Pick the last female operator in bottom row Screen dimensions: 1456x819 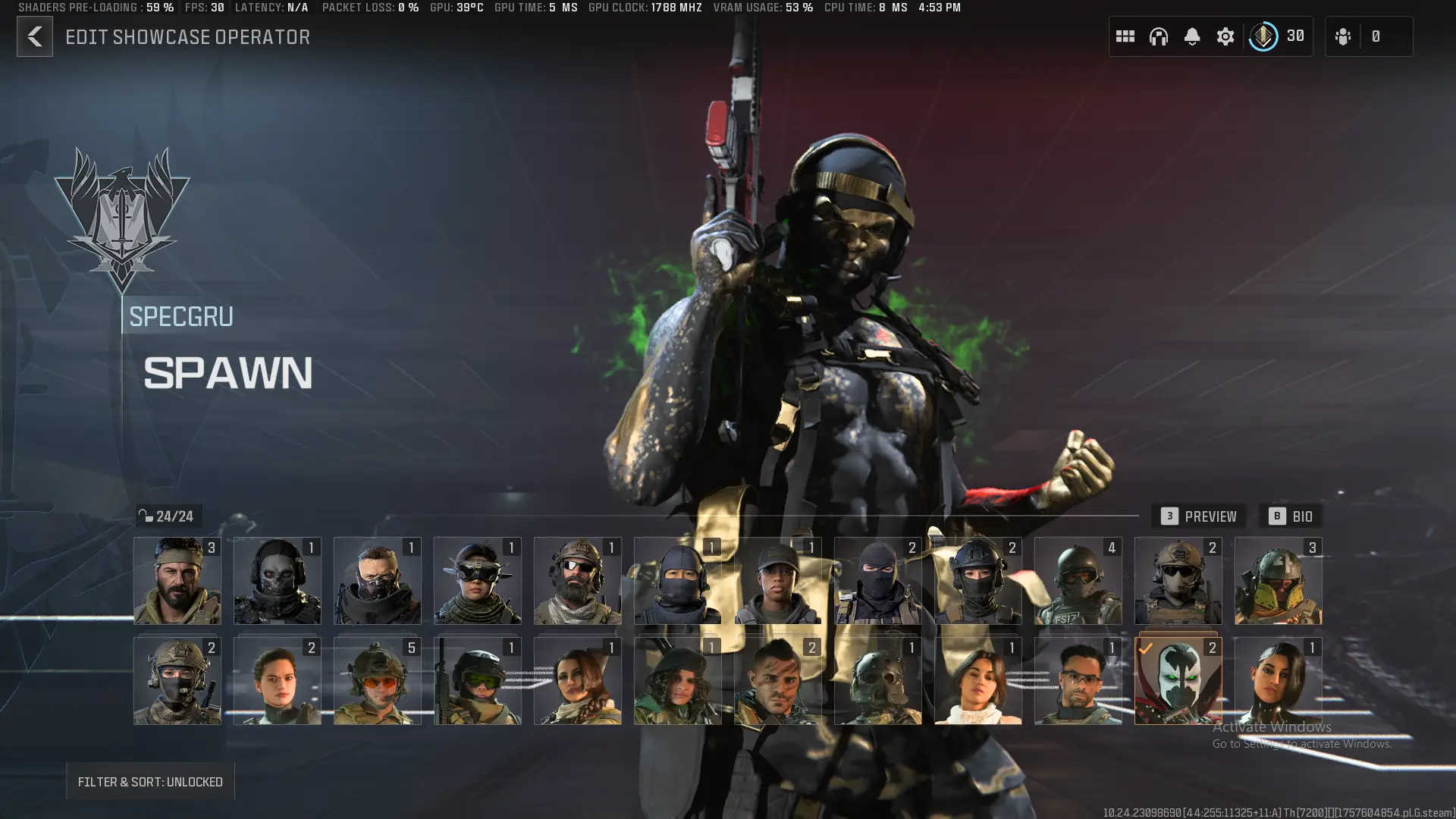(x=1278, y=679)
